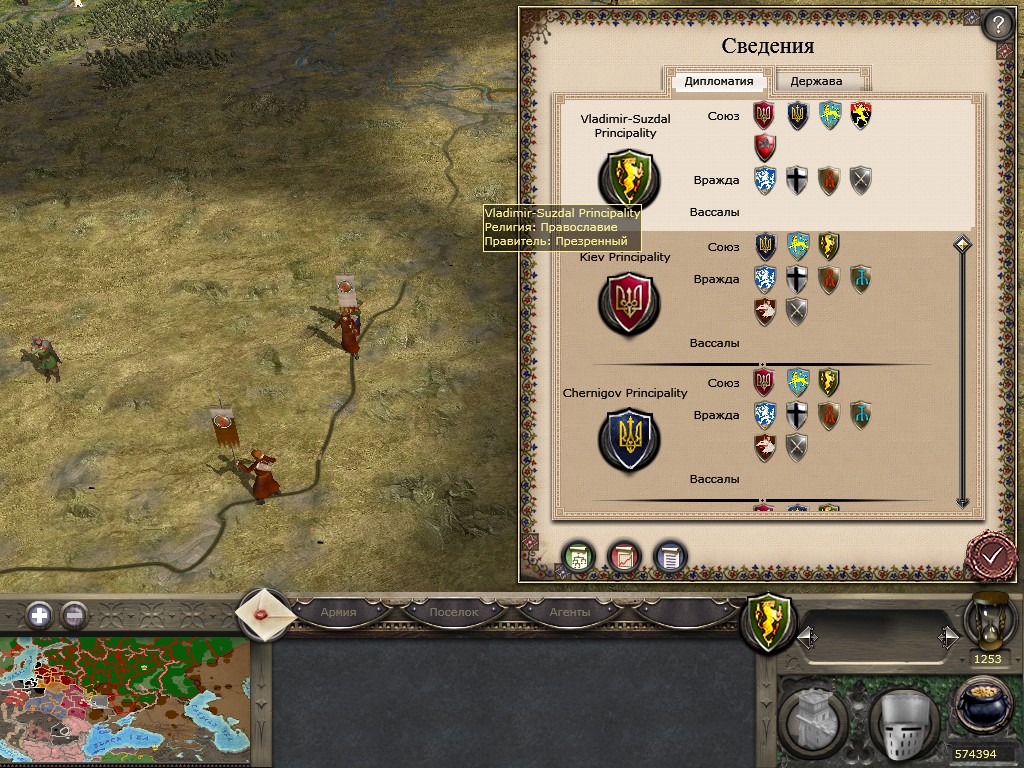Open the Поселок tab
This screenshot has width=1024, height=768.
[x=453, y=612]
